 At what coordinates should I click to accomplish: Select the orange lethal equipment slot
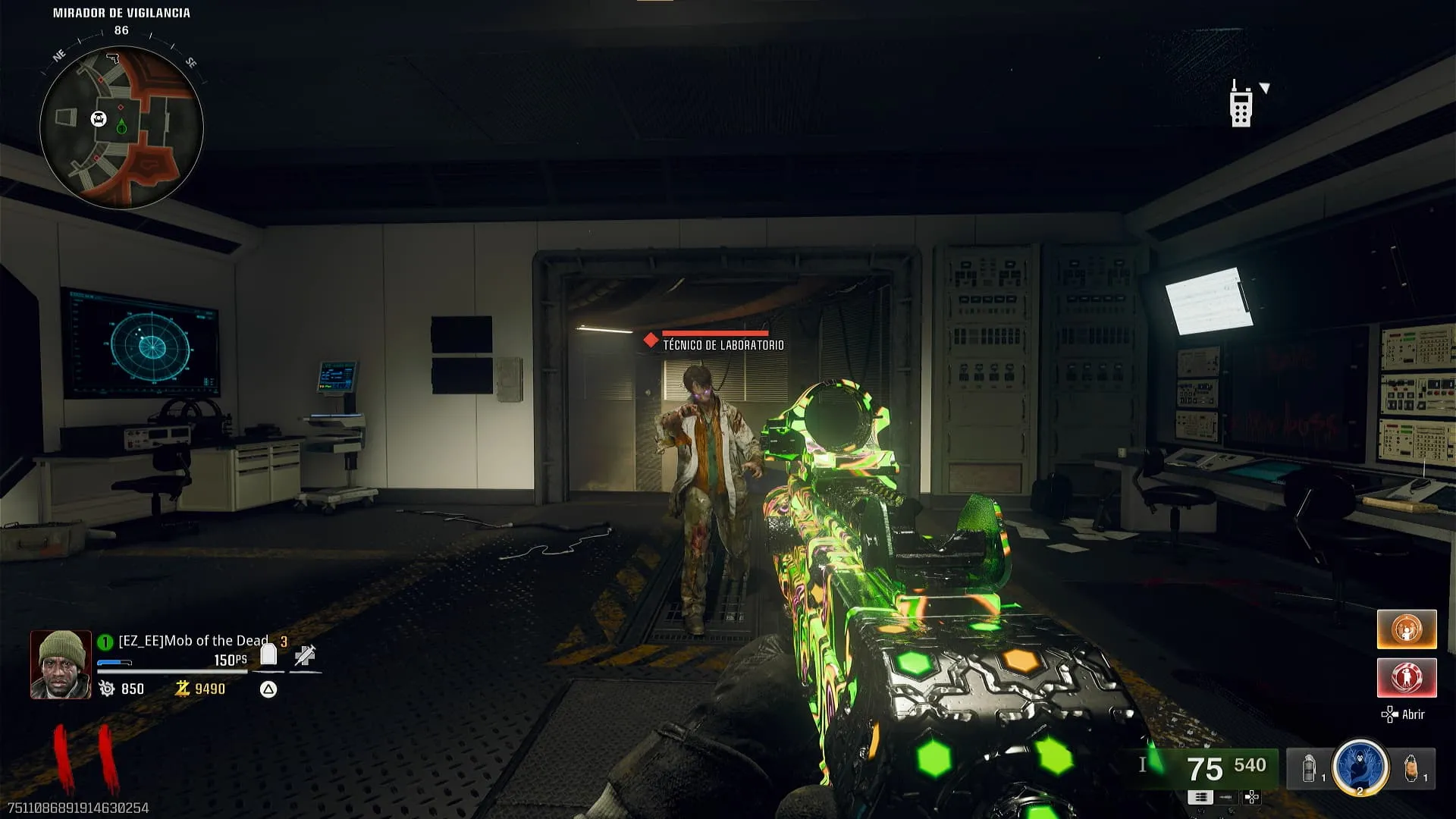tap(1411, 769)
